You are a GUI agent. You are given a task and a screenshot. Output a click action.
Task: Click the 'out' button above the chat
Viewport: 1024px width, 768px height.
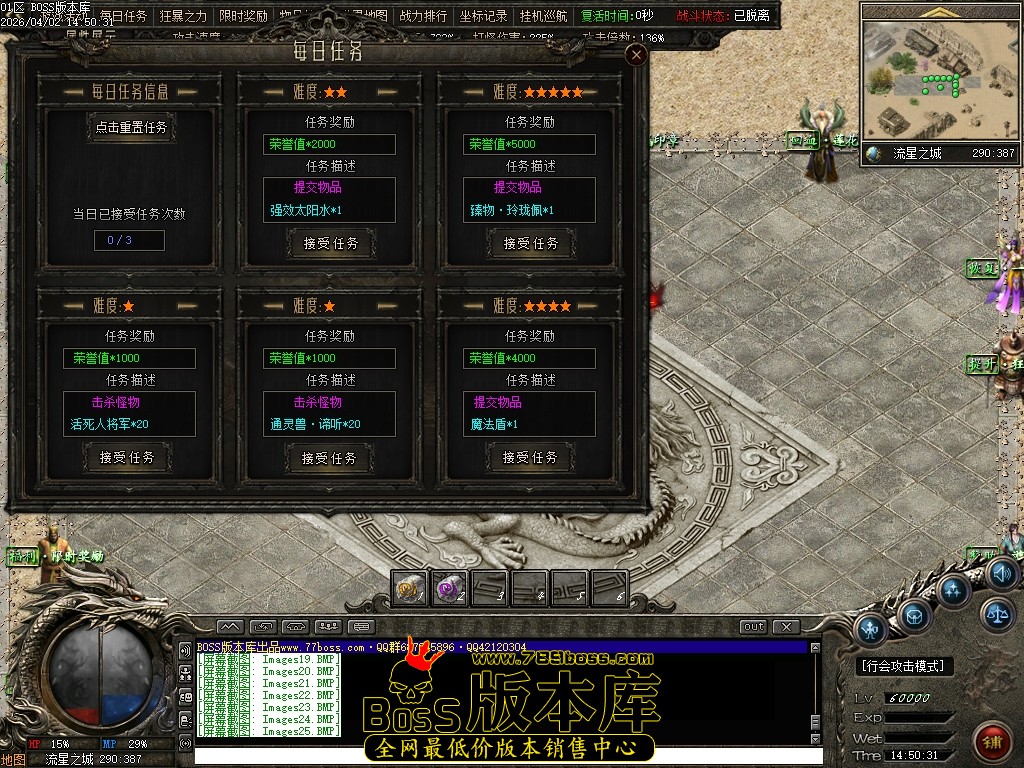point(753,627)
